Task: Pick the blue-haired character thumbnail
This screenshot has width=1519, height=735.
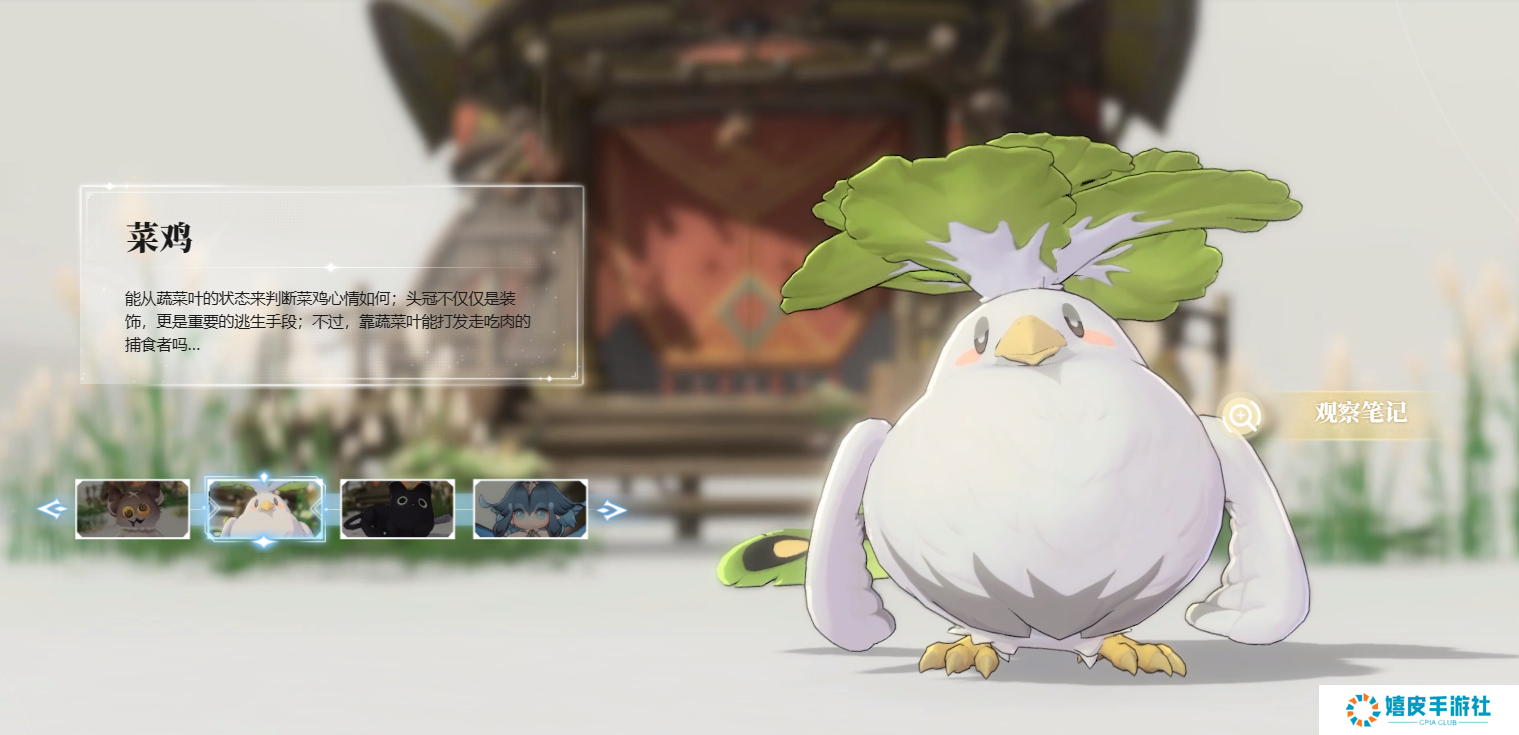Action: pyautogui.click(x=530, y=509)
